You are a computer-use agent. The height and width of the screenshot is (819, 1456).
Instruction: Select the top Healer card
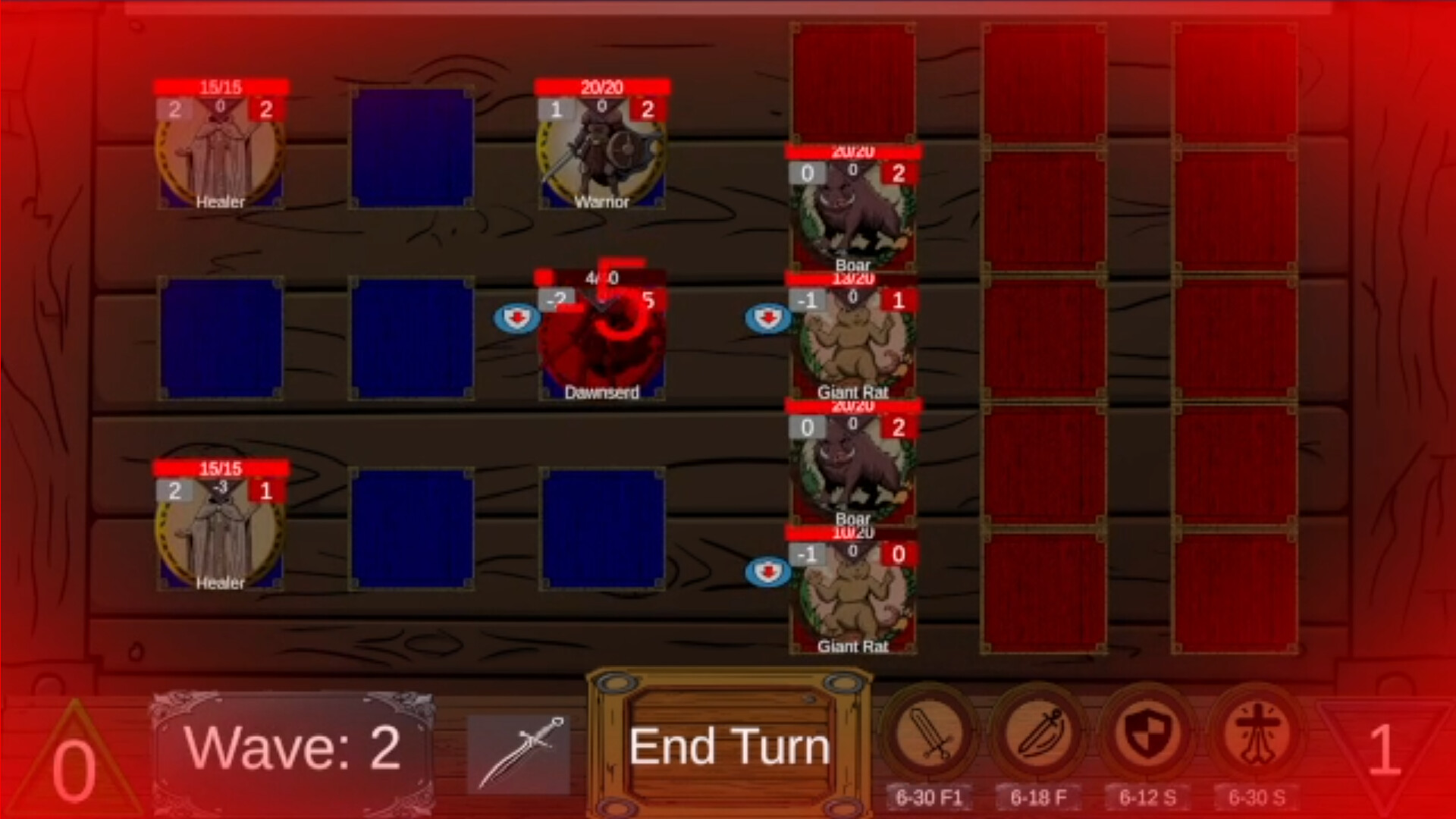coord(221,152)
